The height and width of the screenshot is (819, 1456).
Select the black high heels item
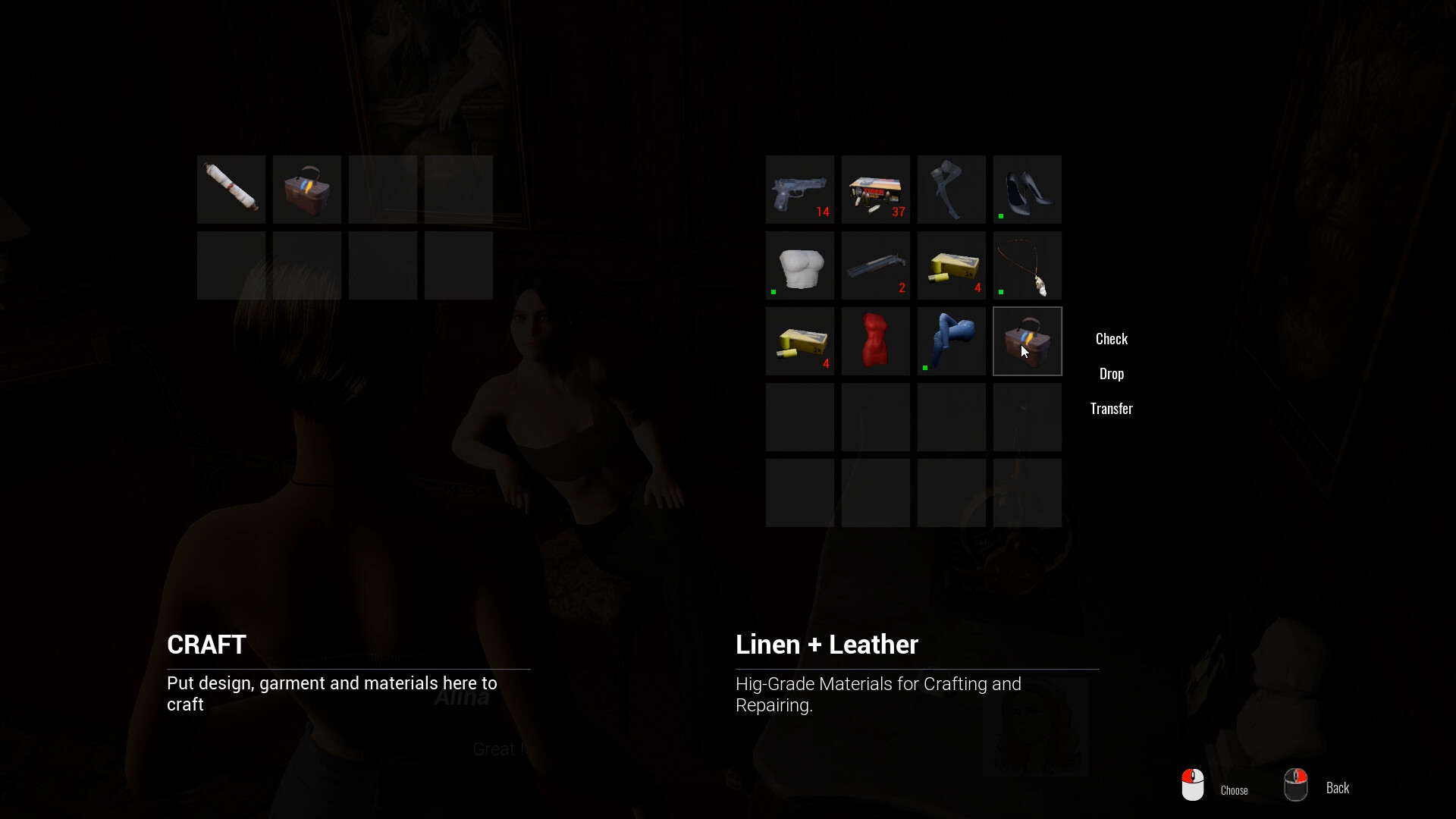coord(1028,190)
